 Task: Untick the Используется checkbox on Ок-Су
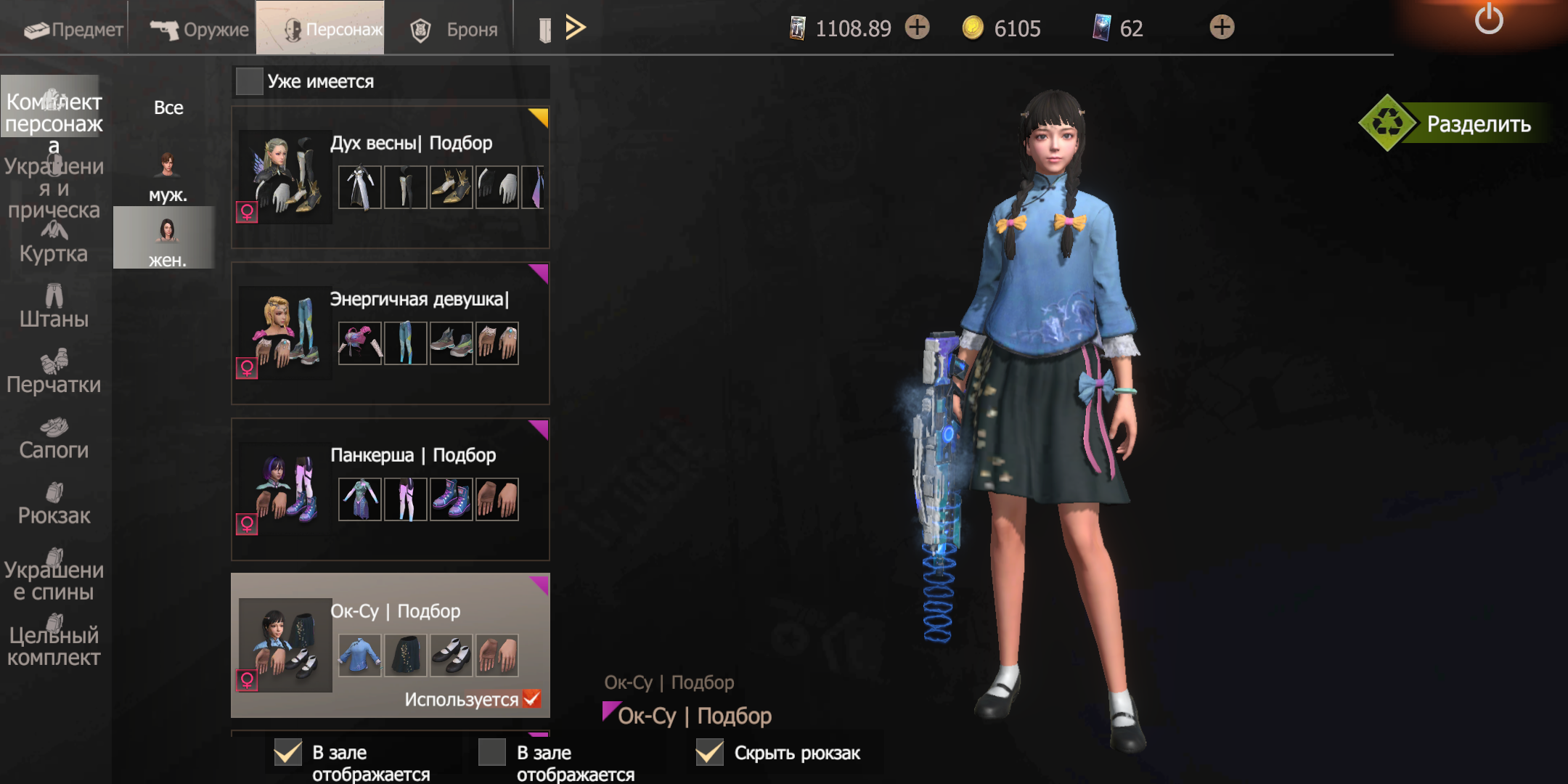pos(531,698)
